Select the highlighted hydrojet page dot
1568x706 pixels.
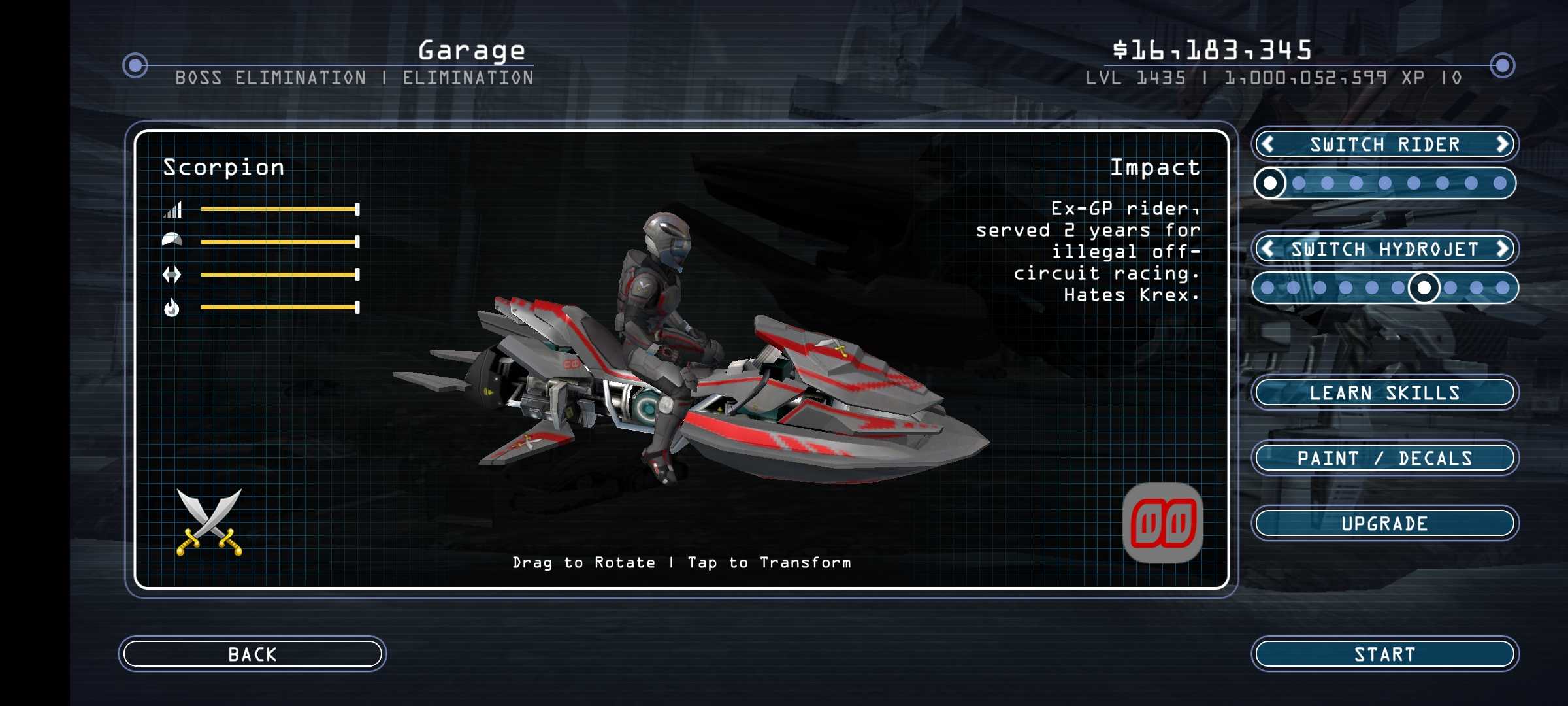(x=1424, y=288)
